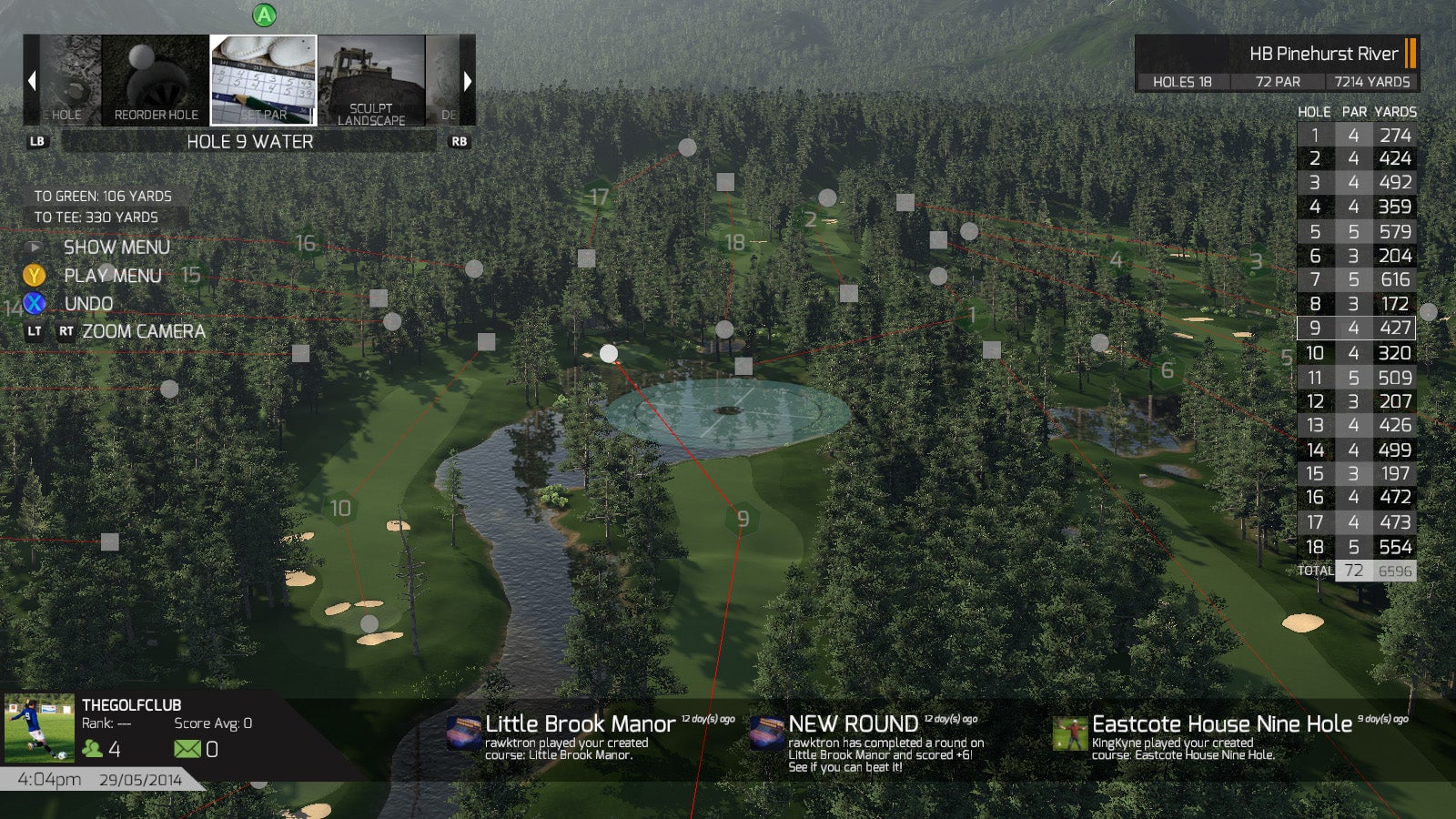The height and width of the screenshot is (819, 1456).
Task: Select the Show Menu option
Action: (x=116, y=248)
